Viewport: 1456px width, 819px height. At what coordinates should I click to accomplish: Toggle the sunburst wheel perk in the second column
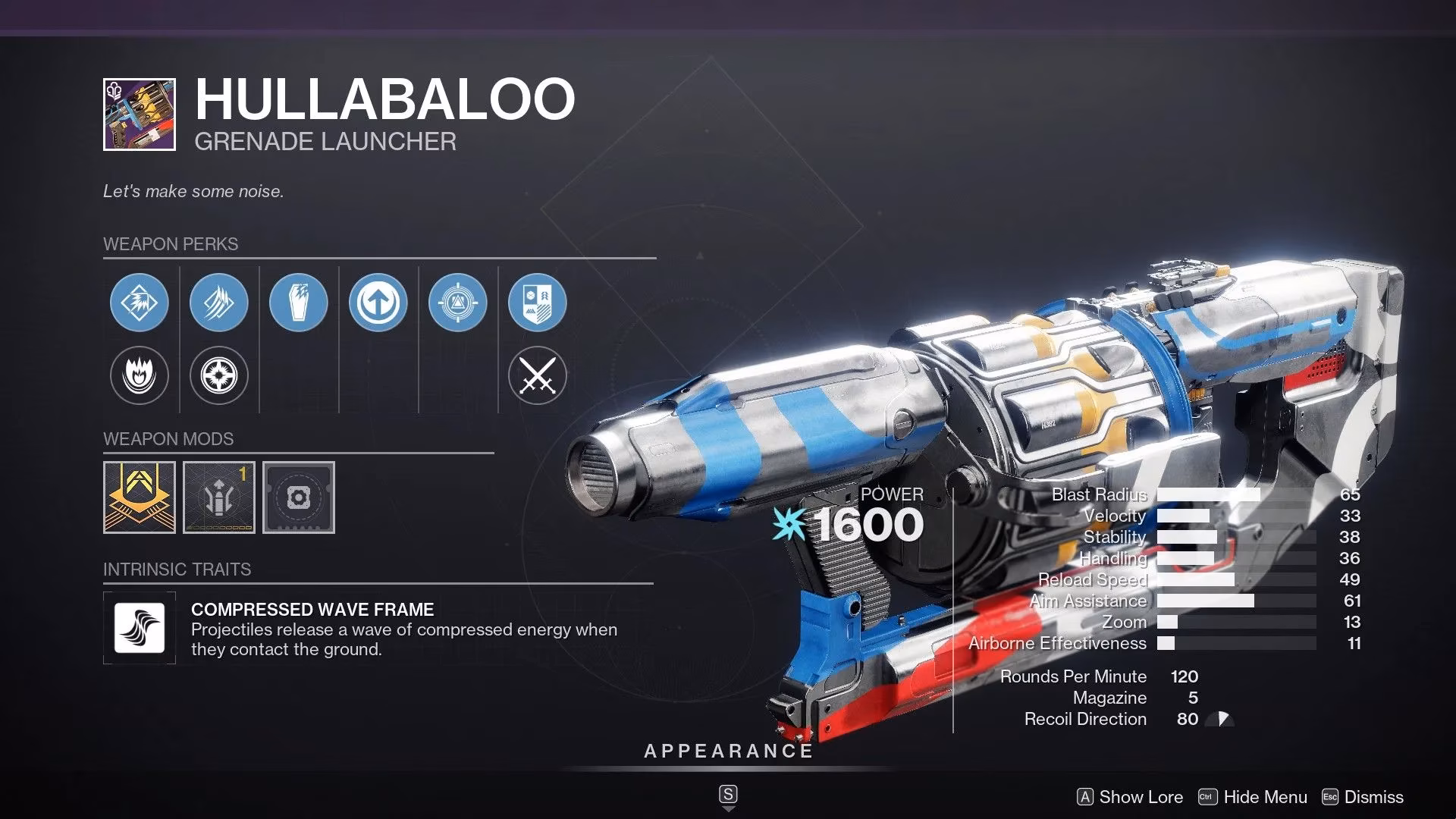tap(218, 375)
